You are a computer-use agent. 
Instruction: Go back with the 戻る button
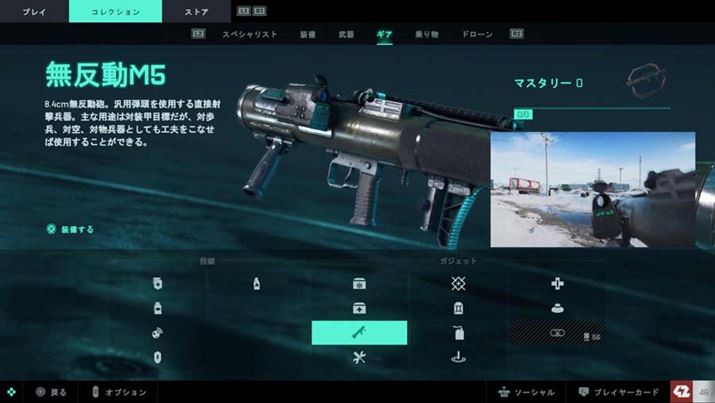point(53,392)
